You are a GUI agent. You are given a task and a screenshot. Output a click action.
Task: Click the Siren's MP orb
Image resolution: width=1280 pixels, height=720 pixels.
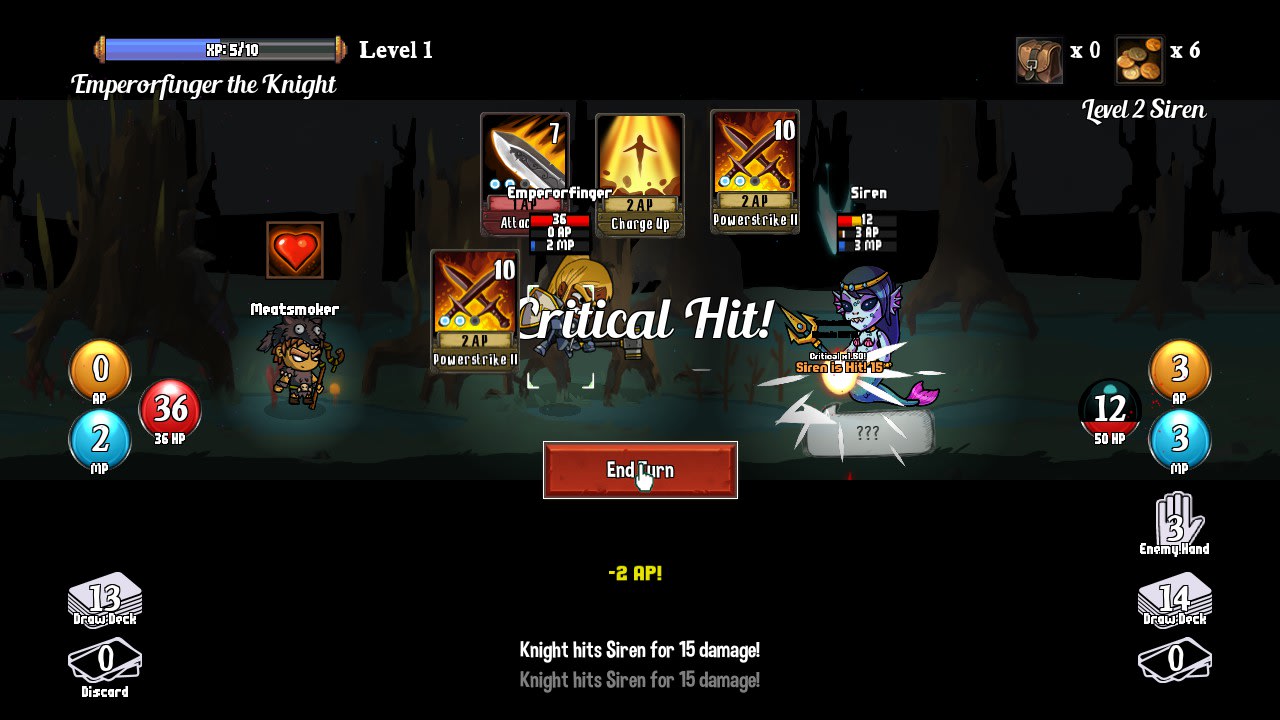pos(1179,439)
